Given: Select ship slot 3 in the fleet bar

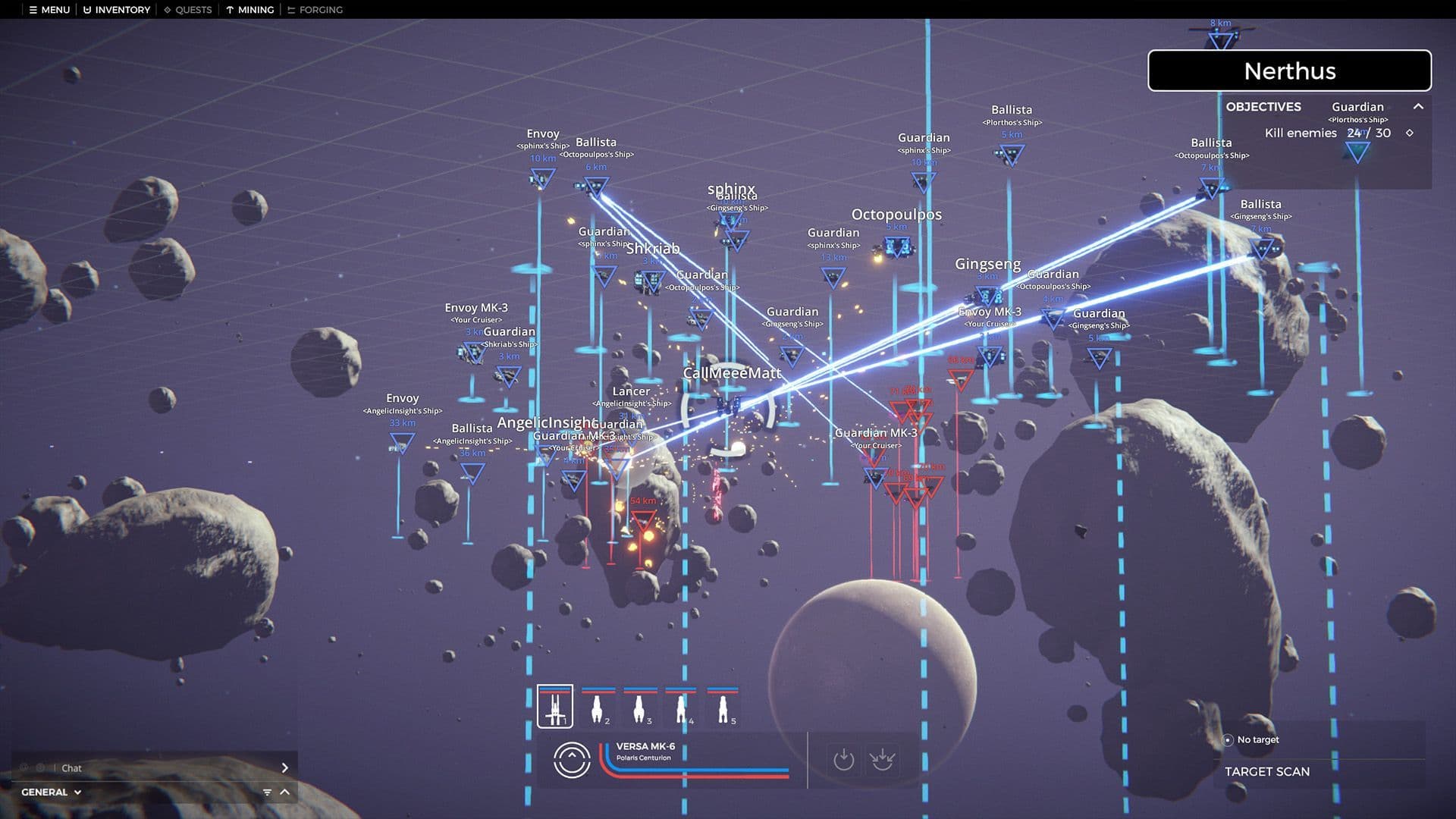Looking at the screenshot, I should [639, 707].
